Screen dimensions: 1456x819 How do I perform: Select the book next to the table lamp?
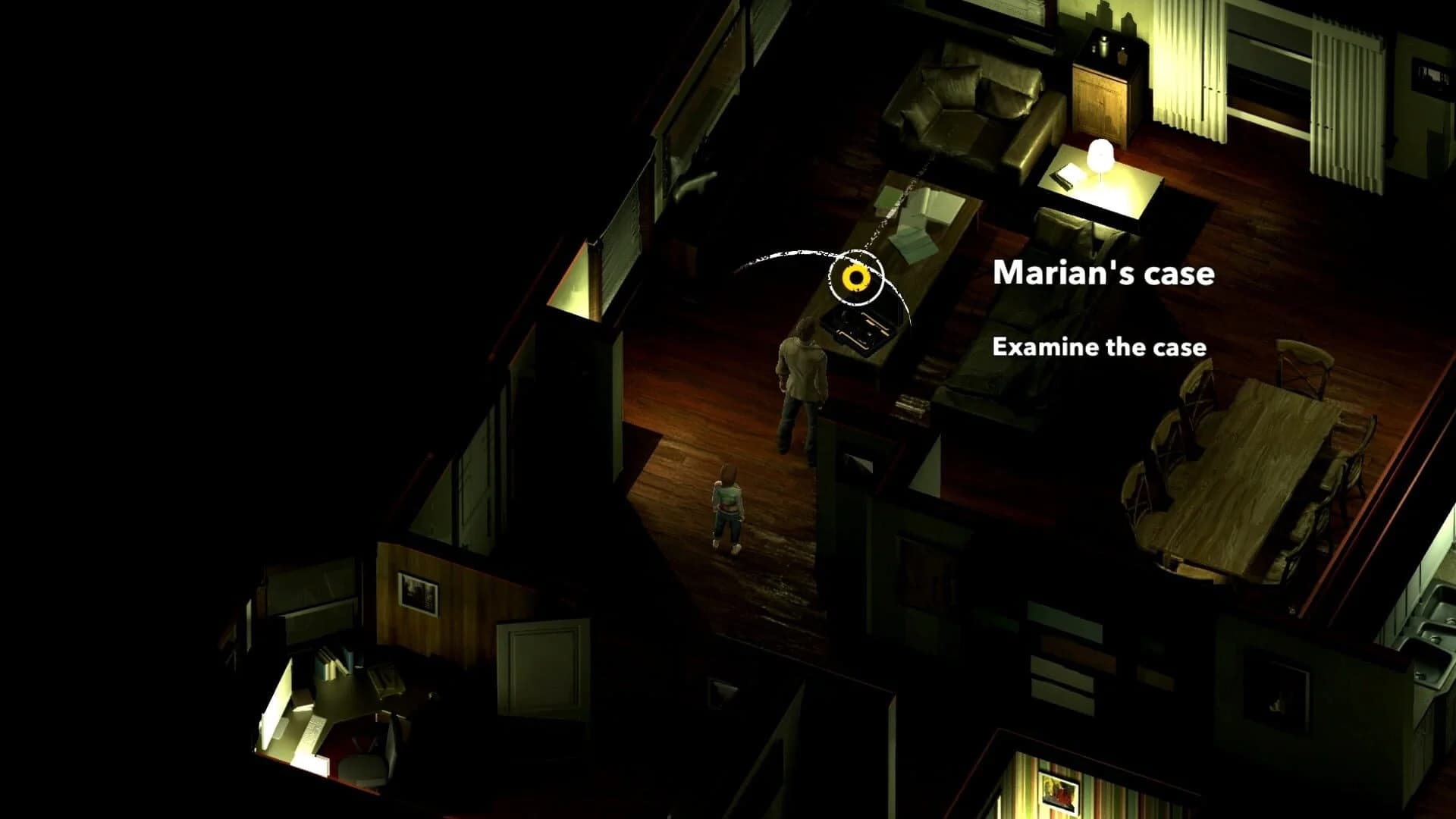coord(1065,177)
